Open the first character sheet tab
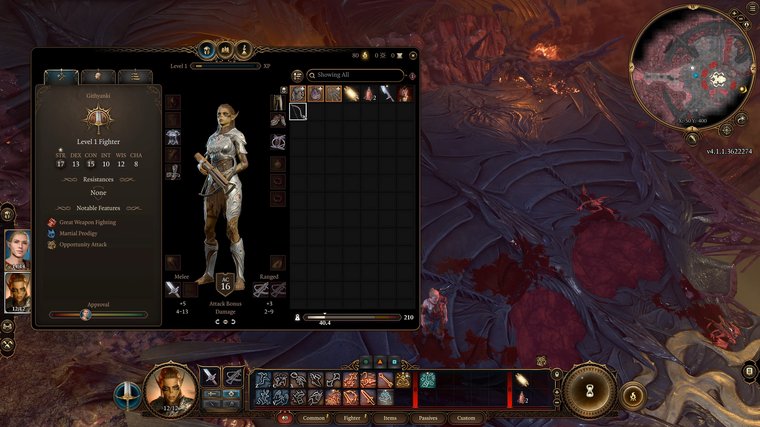 (x=62, y=77)
